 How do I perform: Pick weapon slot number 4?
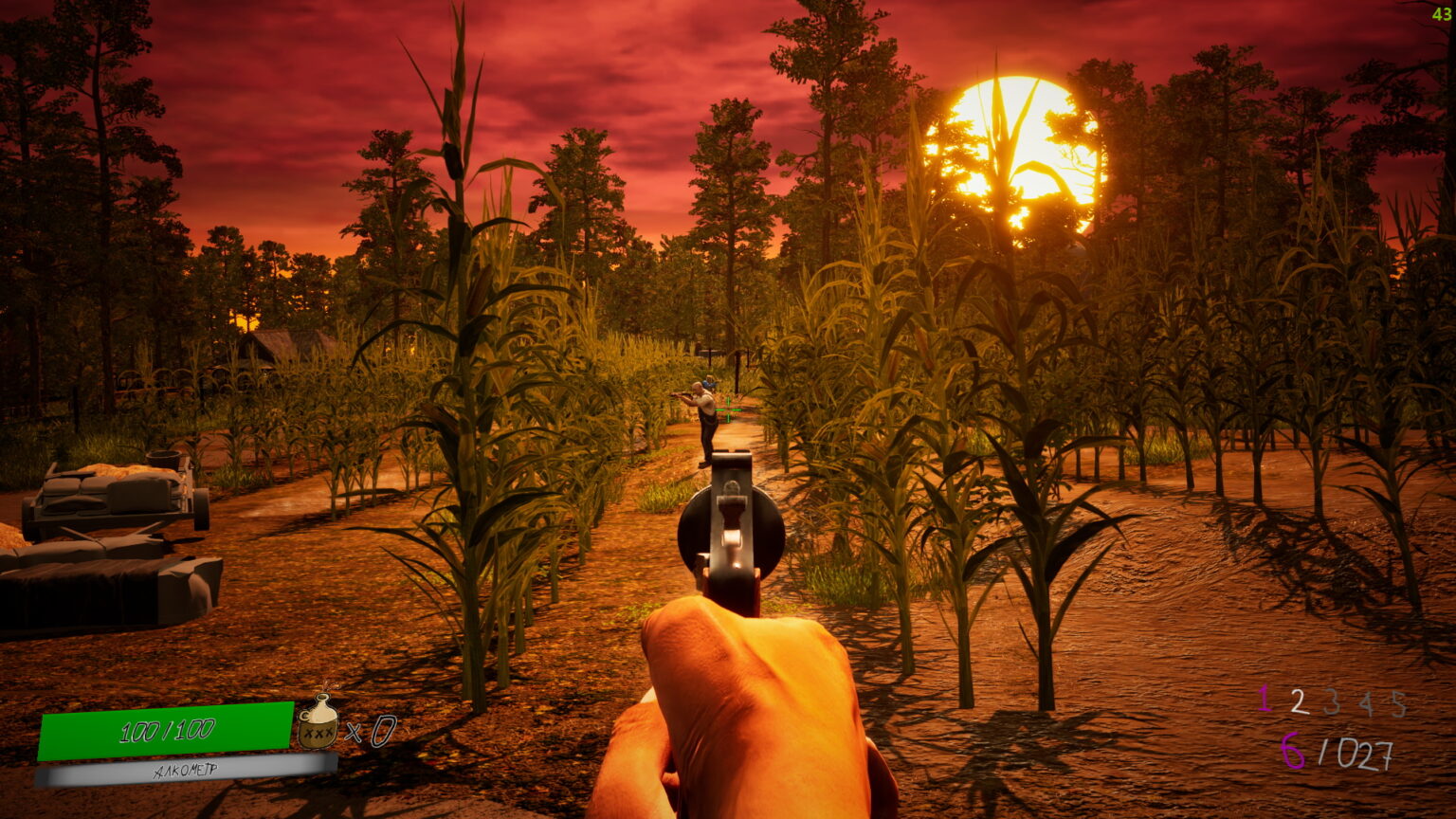click(x=1365, y=703)
